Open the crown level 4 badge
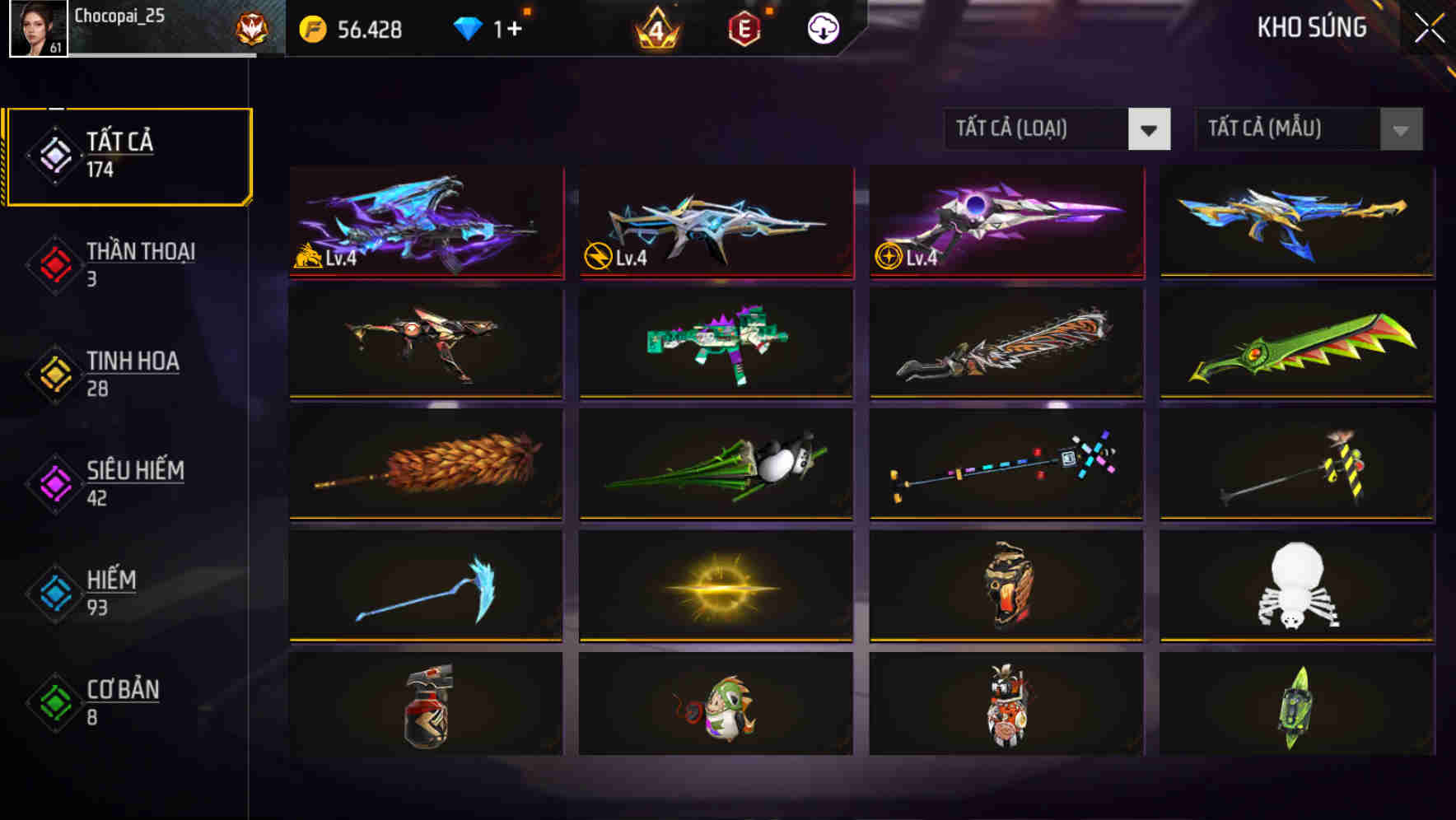 click(655, 27)
